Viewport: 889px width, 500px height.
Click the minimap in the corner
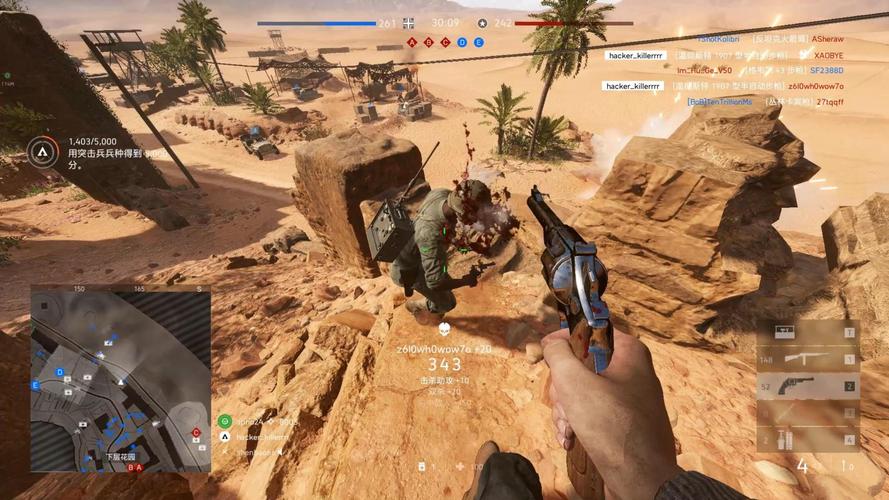pos(120,378)
